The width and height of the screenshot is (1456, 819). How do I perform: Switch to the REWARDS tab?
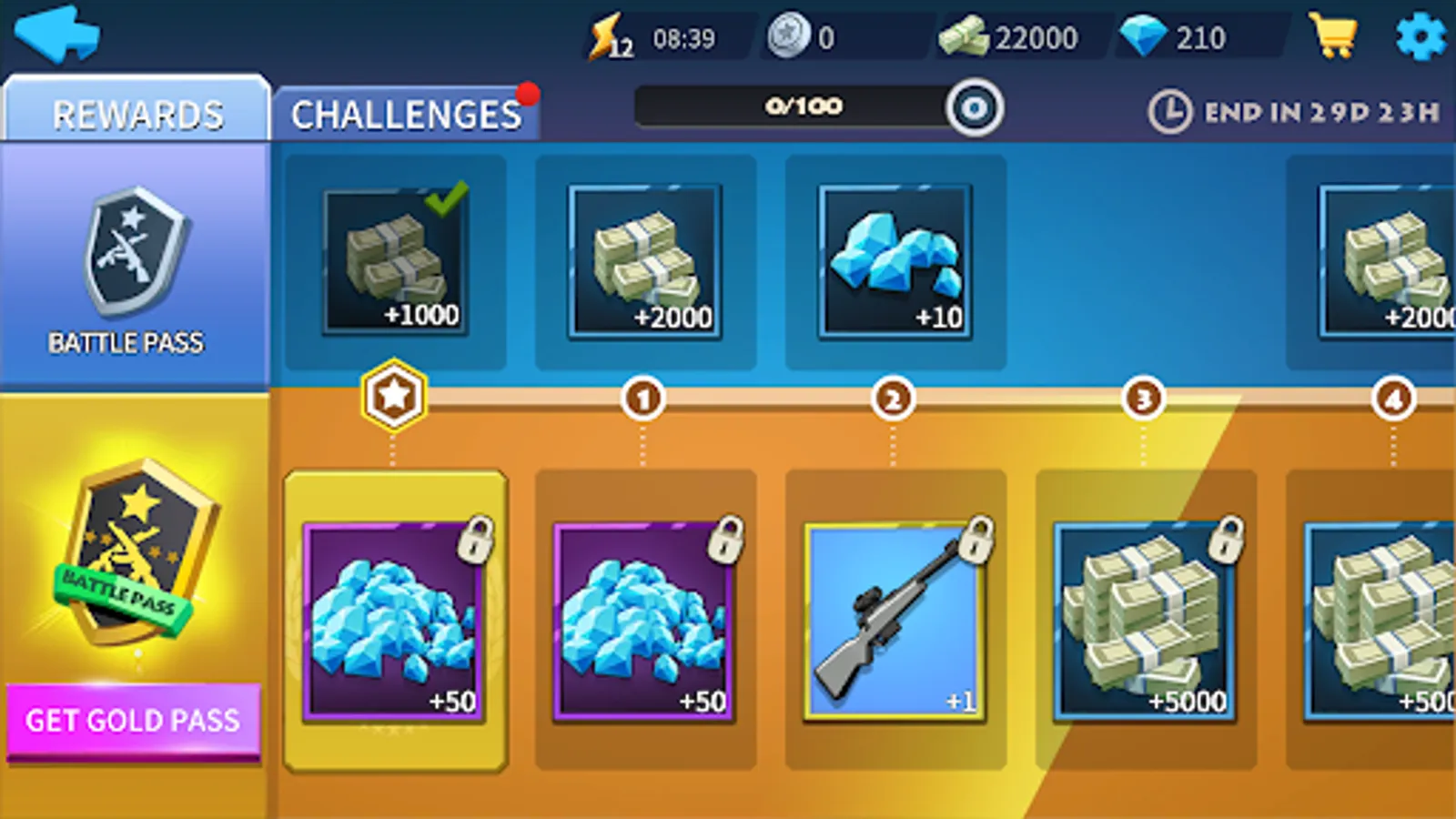[x=136, y=113]
